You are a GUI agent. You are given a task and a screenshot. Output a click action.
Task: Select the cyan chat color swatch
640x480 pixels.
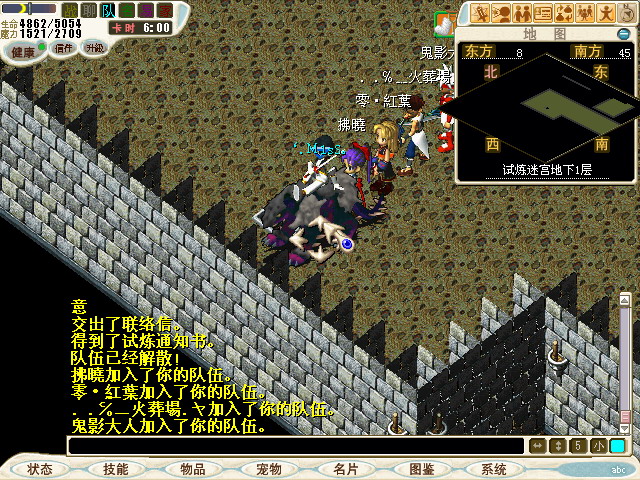point(617,446)
